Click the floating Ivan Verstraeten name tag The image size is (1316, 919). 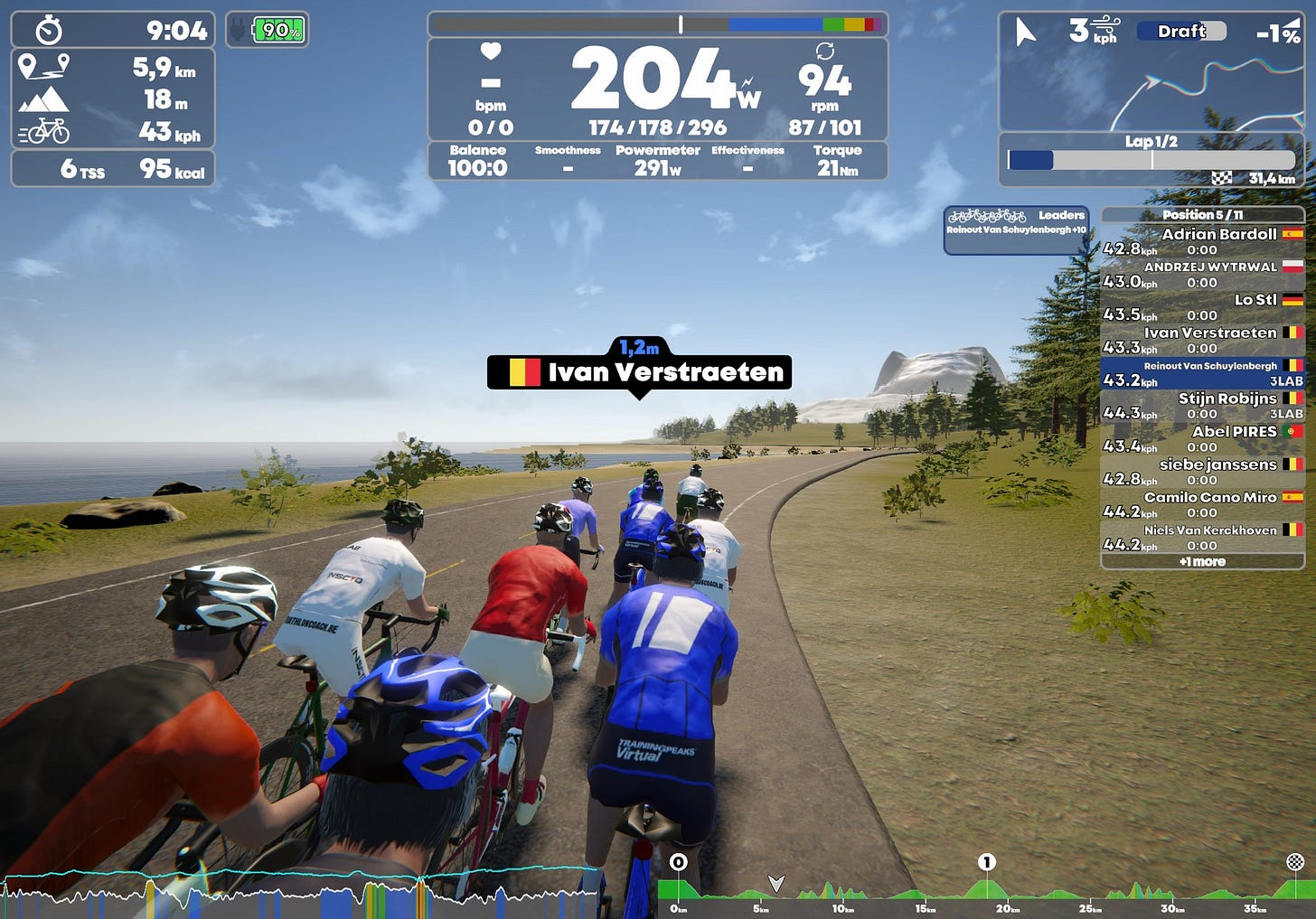point(639,371)
